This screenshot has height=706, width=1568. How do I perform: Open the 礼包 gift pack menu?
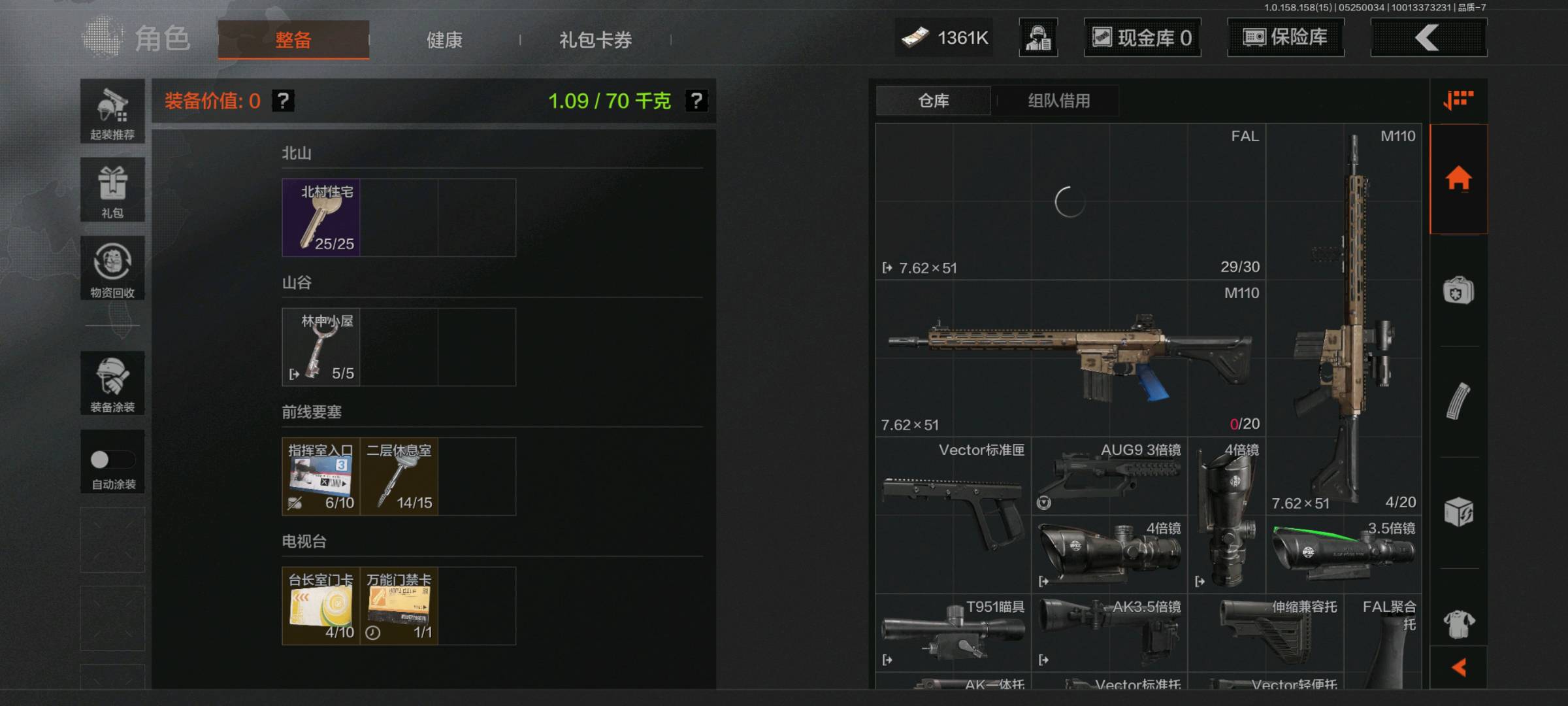[112, 190]
